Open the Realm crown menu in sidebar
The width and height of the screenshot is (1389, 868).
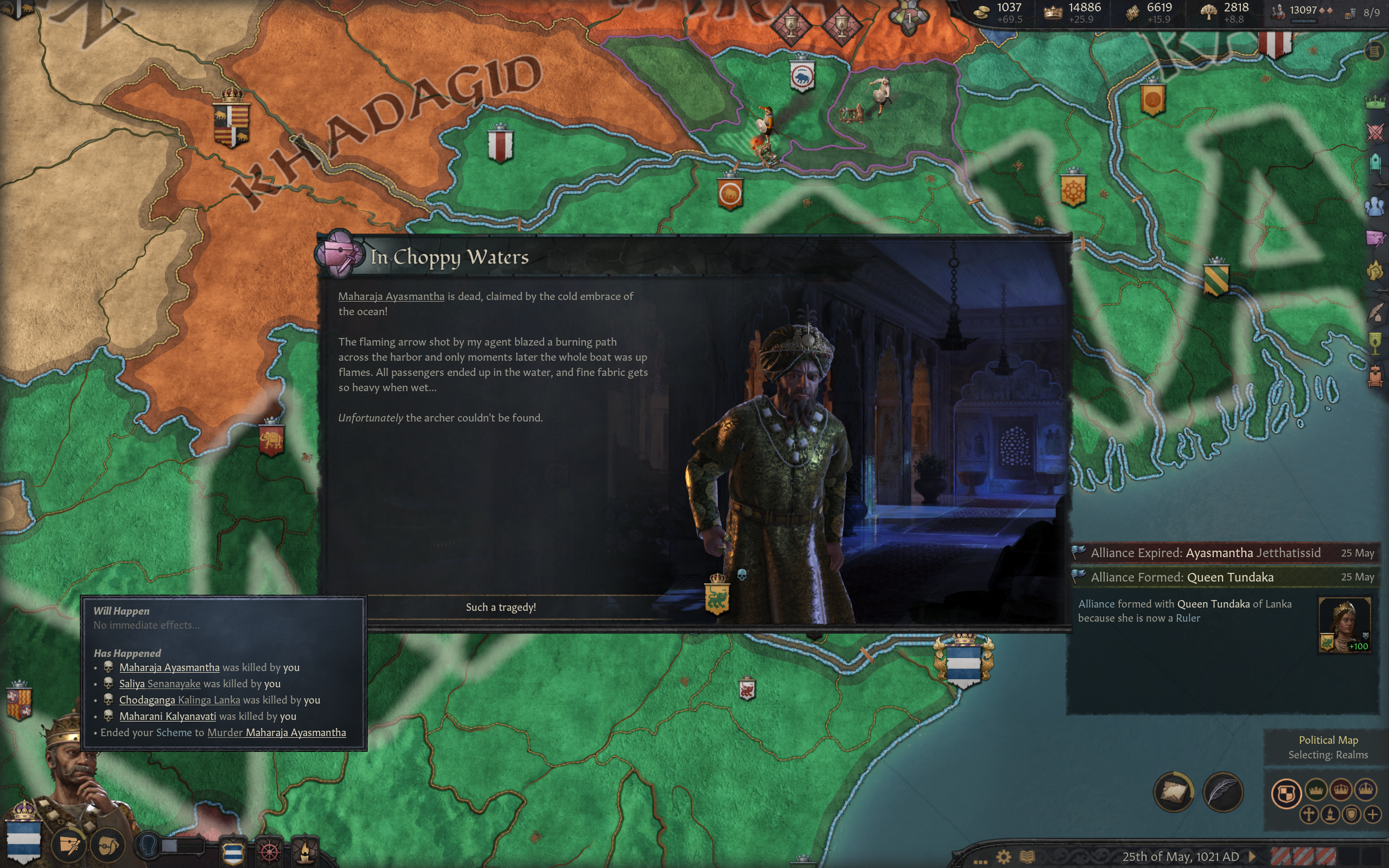1375,102
